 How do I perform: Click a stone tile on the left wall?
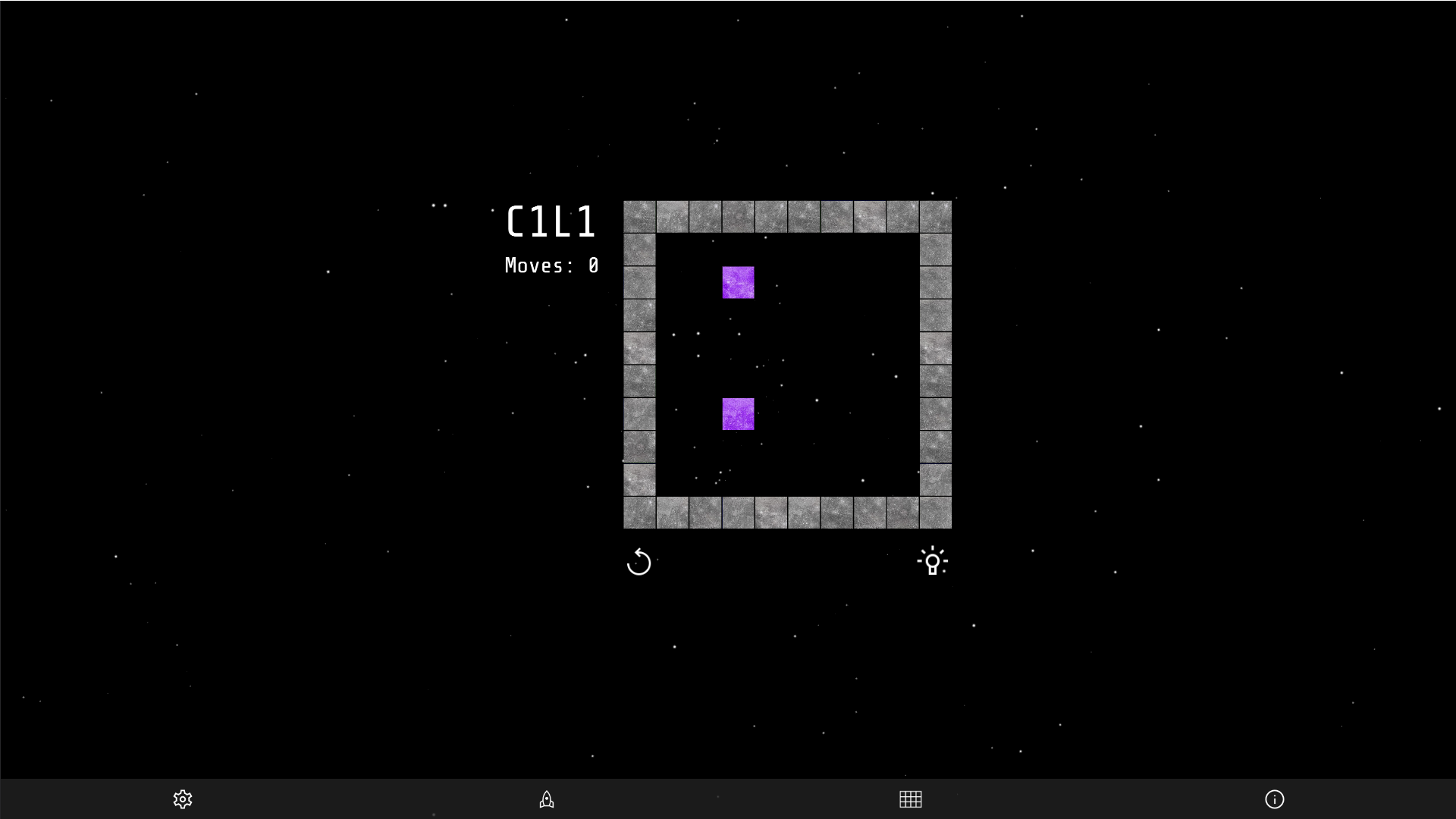coord(639,349)
